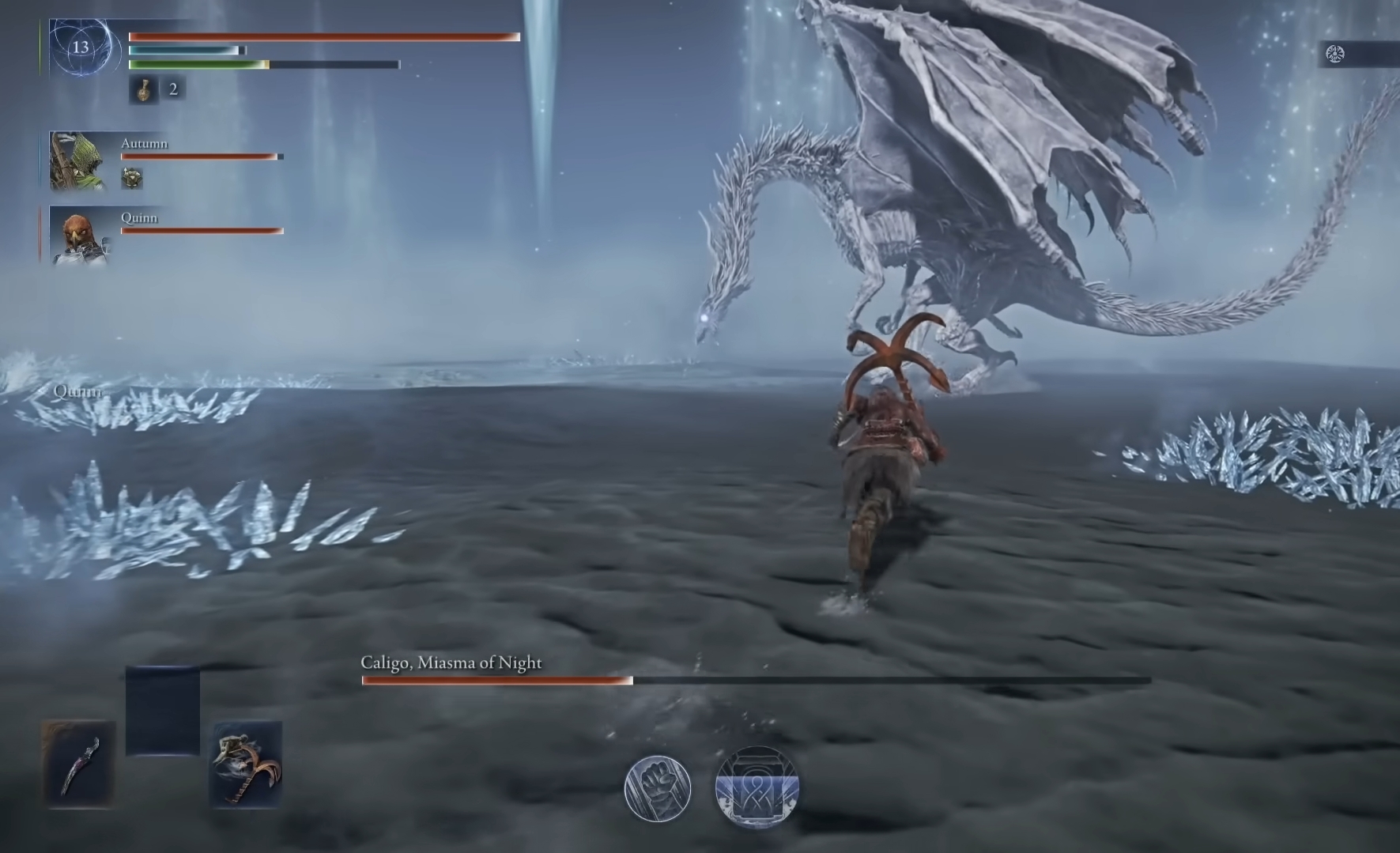Select Autumn's teammate portrait
Viewport: 1400px width, 853px height.
pos(77,161)
